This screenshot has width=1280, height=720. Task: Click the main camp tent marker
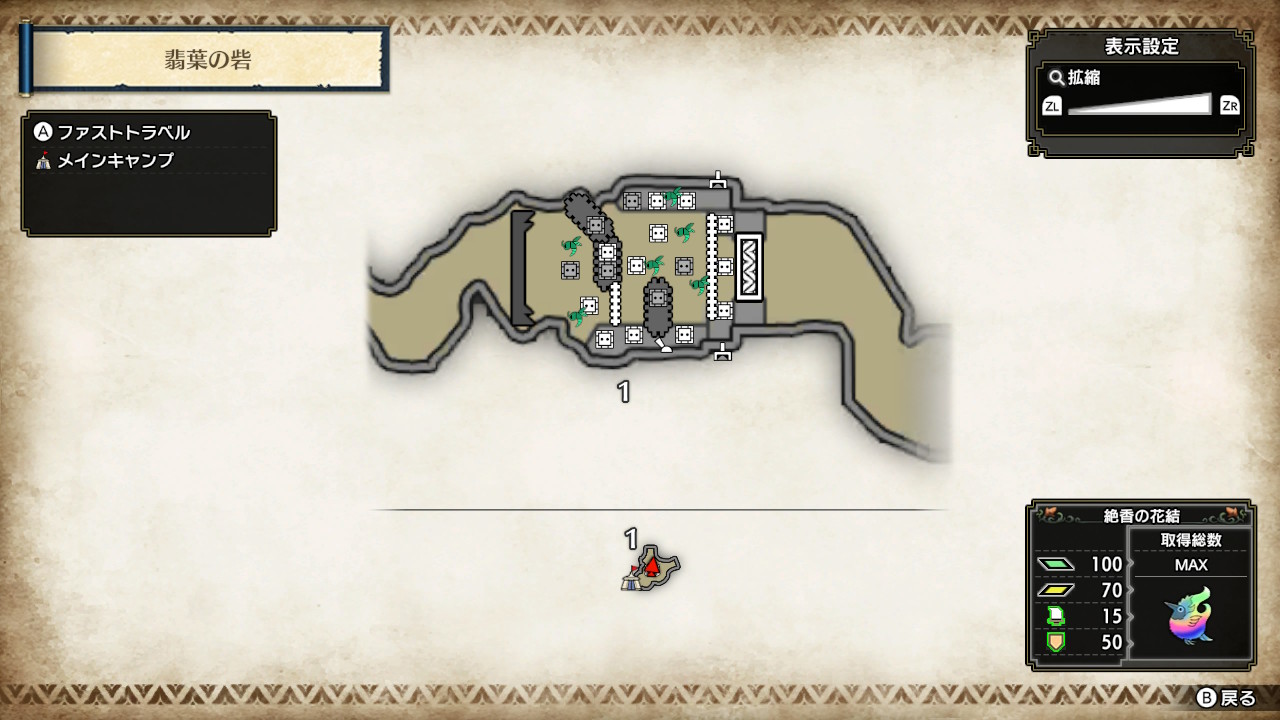(631, 579)
